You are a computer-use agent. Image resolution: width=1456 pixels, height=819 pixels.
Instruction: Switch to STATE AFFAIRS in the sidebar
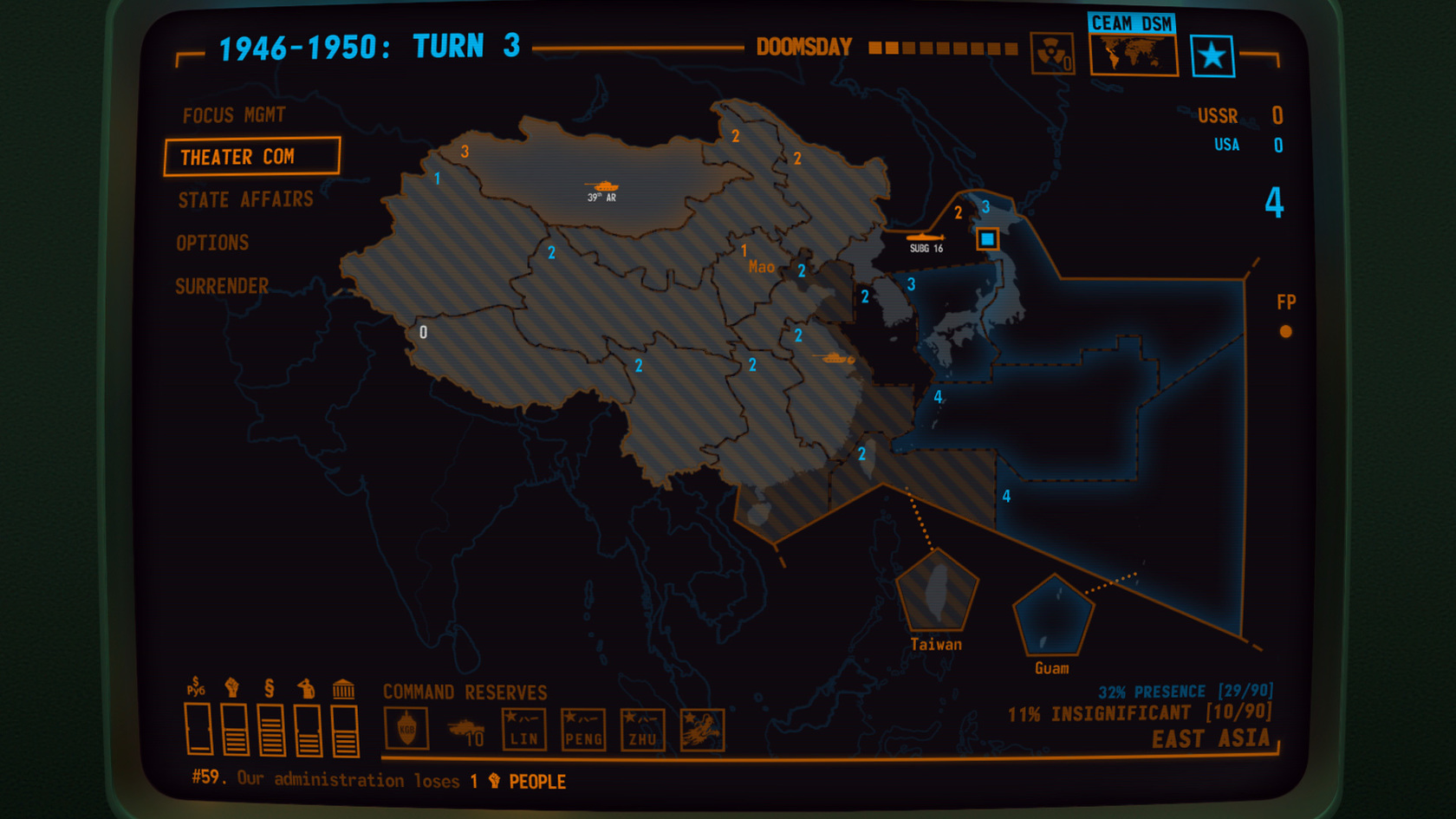point(245,199)
